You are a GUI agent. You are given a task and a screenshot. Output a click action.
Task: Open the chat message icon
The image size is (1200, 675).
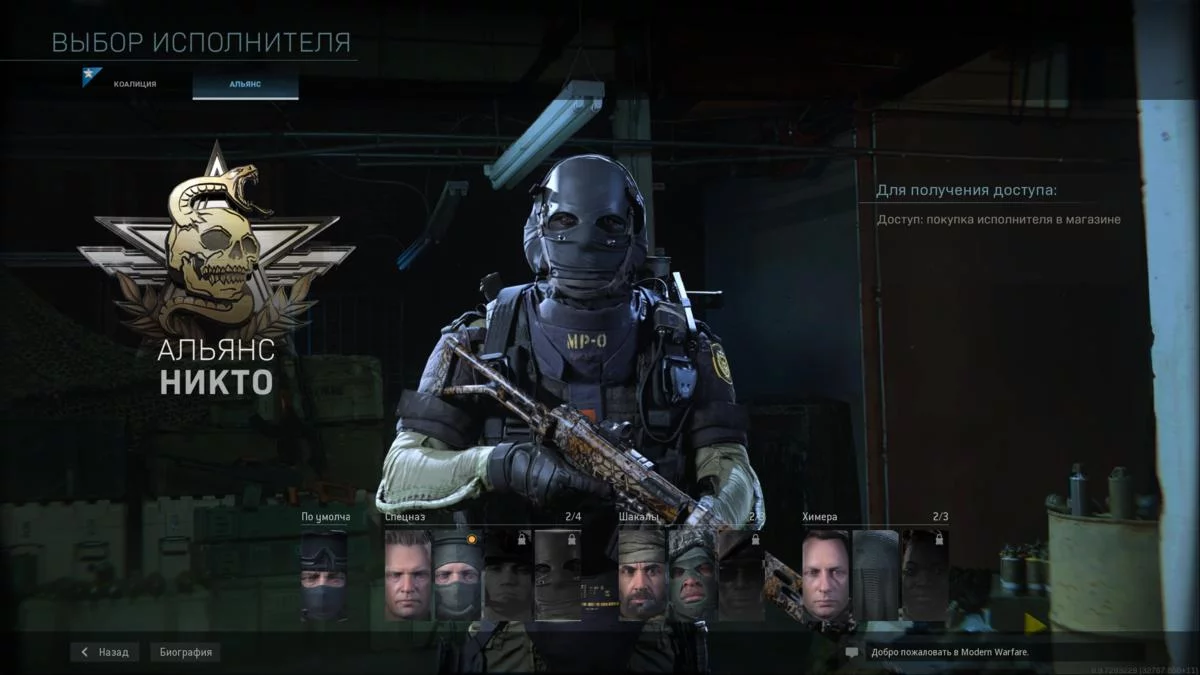[852, 652]
